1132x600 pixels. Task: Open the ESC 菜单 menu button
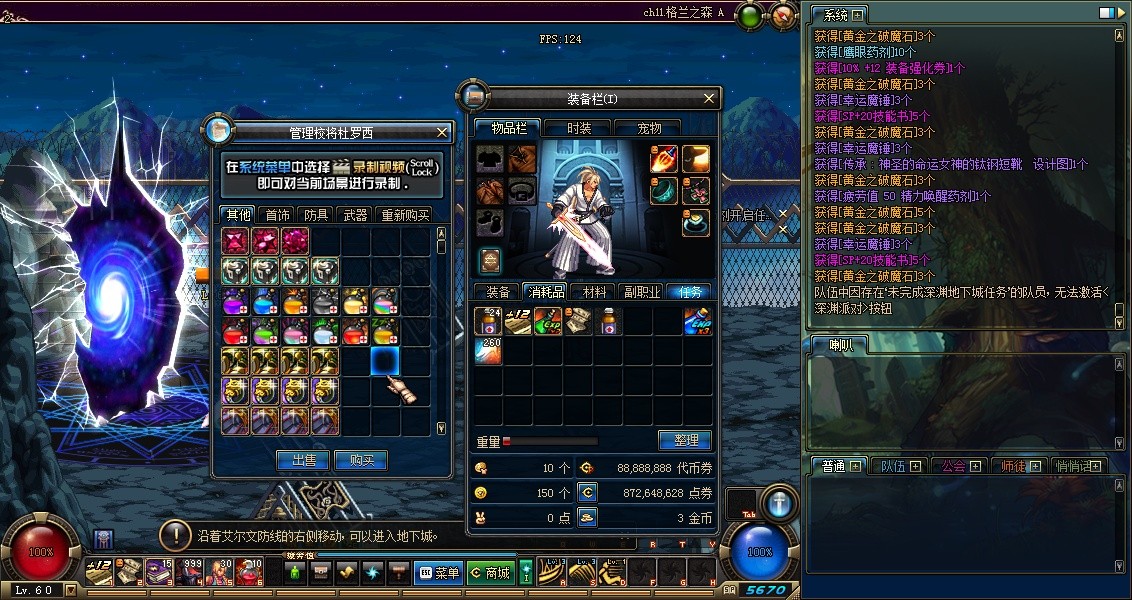pyautogui.click(x=439, y=573)
